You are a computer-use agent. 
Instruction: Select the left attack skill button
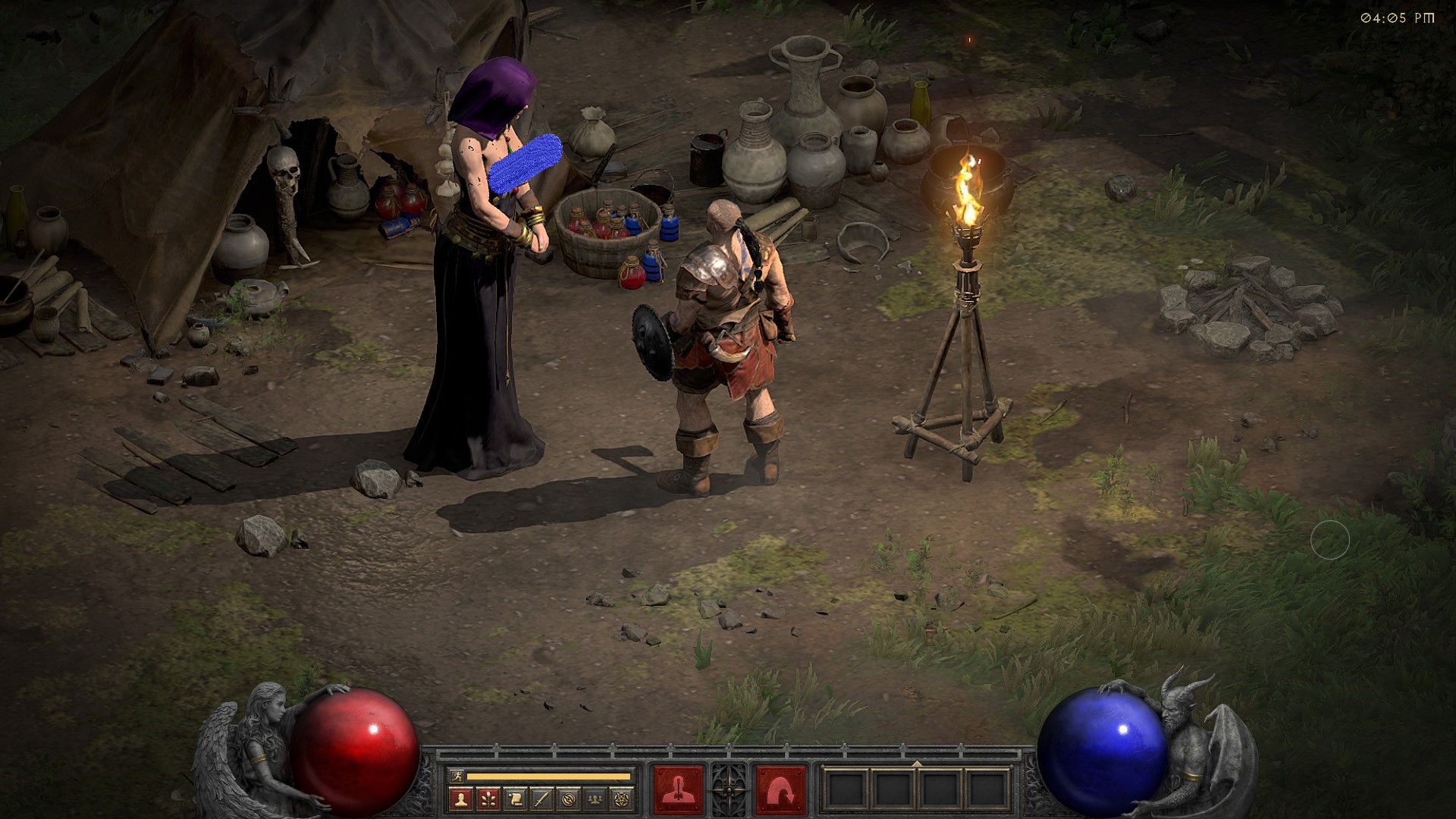pyautogui.click(x=678, y=789)
